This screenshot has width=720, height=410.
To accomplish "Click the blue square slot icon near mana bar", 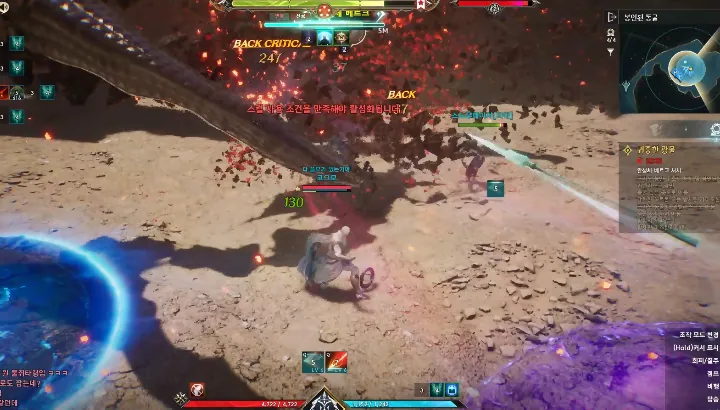I will pyautogui.click(x=453, y=389).
